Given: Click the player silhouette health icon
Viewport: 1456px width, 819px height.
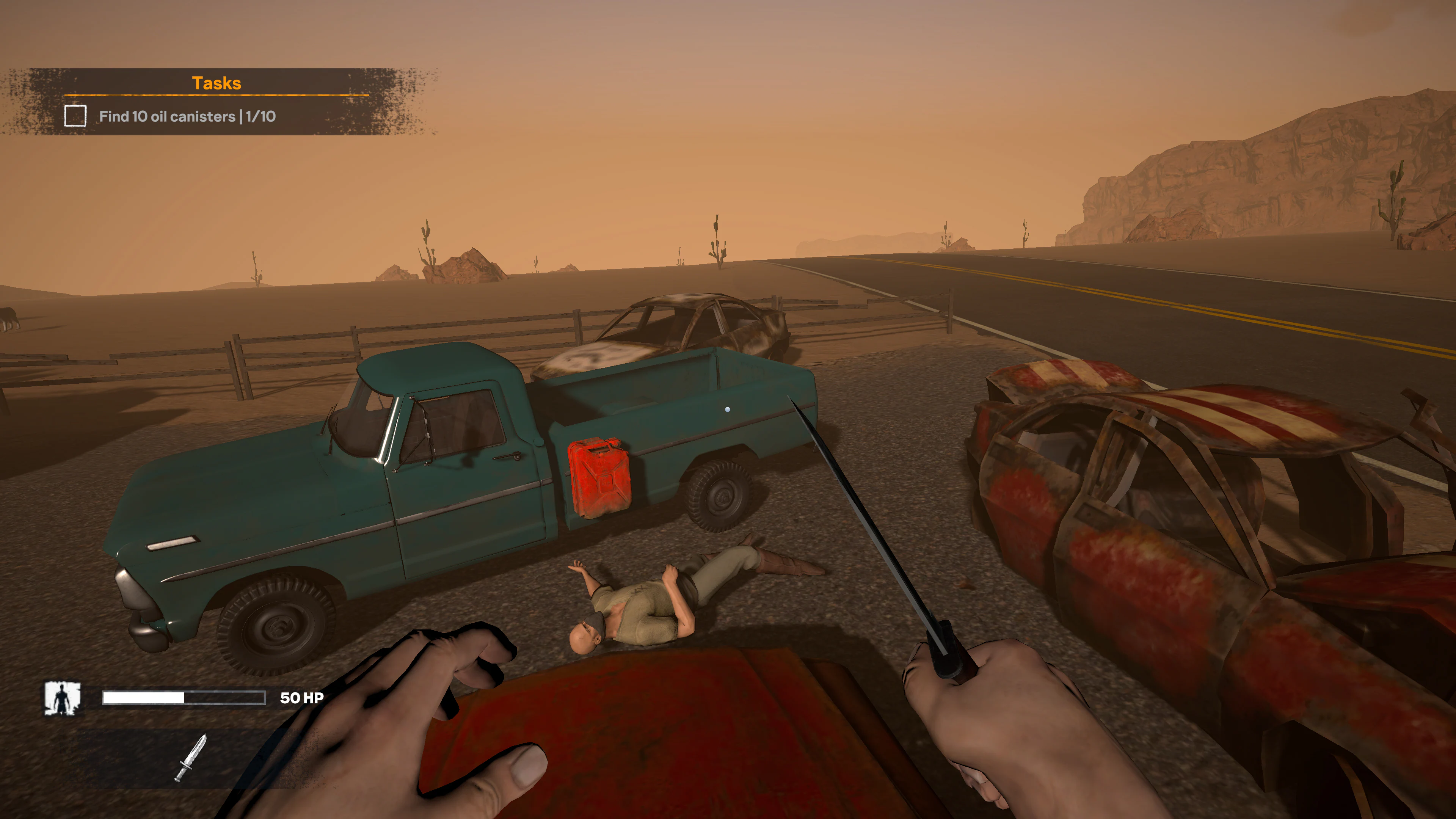Looking at the screenshot, I should tap(62, 698).
